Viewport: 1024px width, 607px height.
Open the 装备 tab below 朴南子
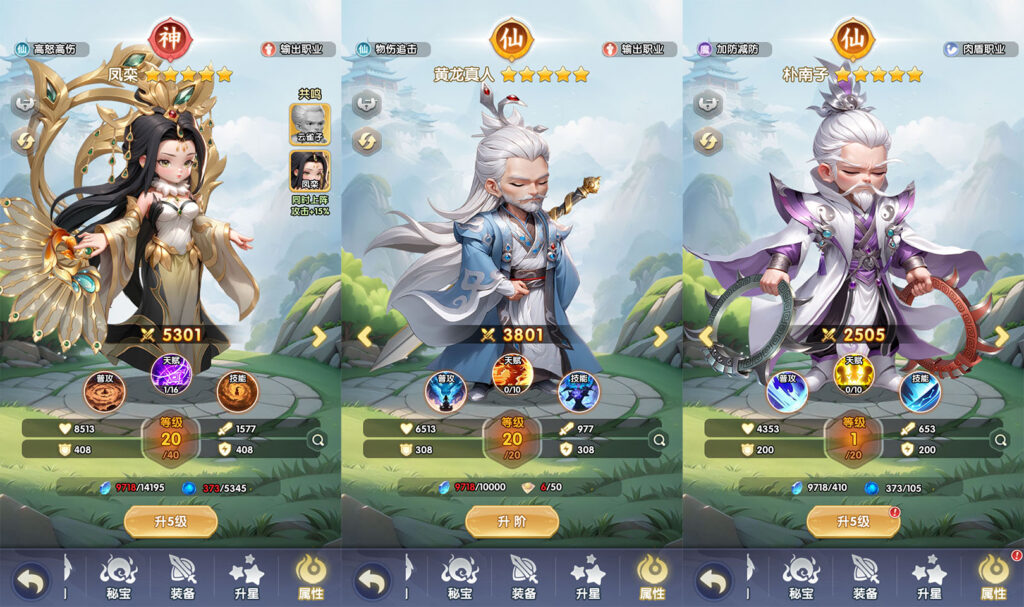864,577
